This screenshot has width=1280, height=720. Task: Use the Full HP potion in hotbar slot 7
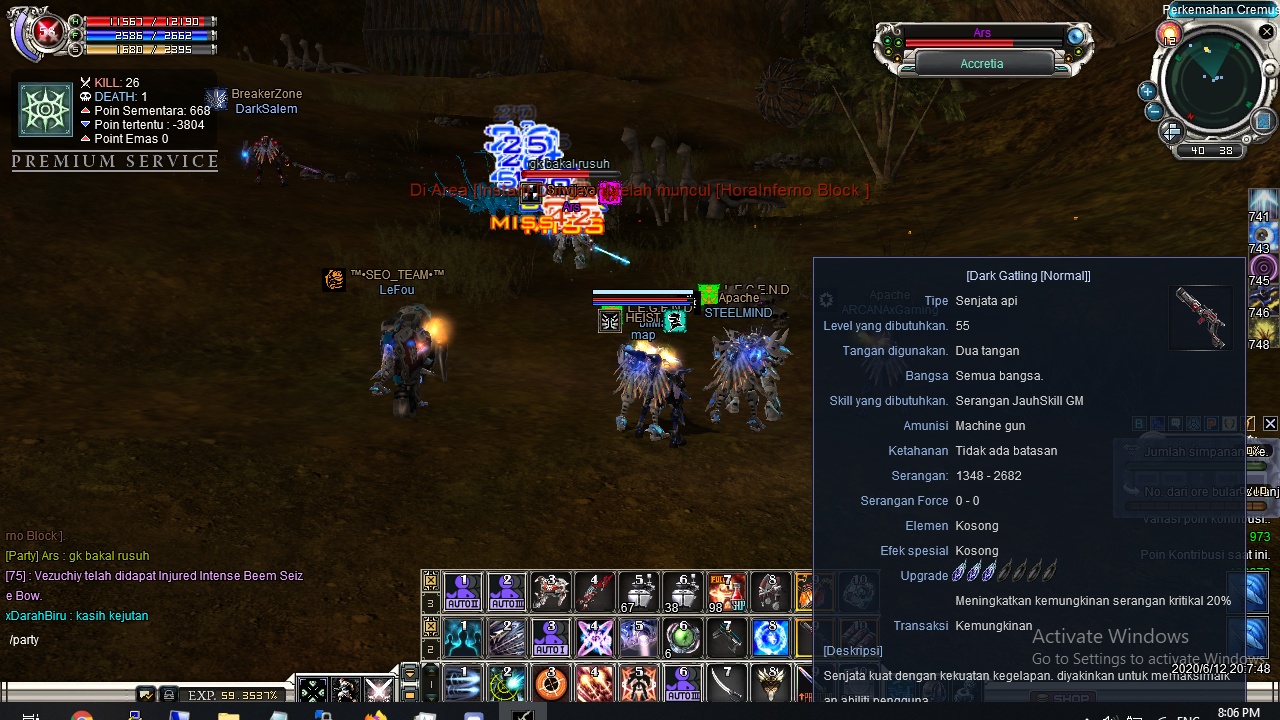click(x=727, y=592)
